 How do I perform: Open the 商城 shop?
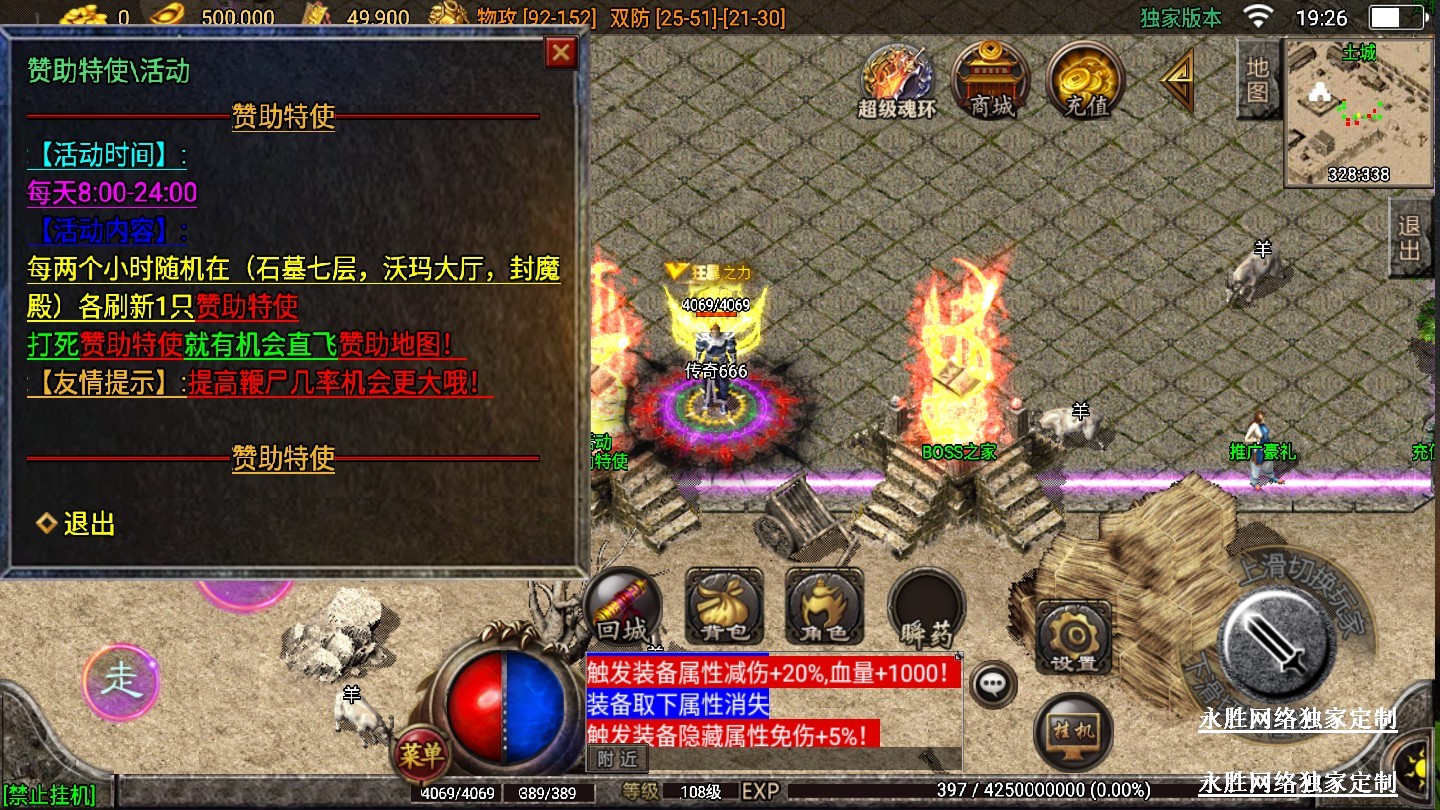991,78
